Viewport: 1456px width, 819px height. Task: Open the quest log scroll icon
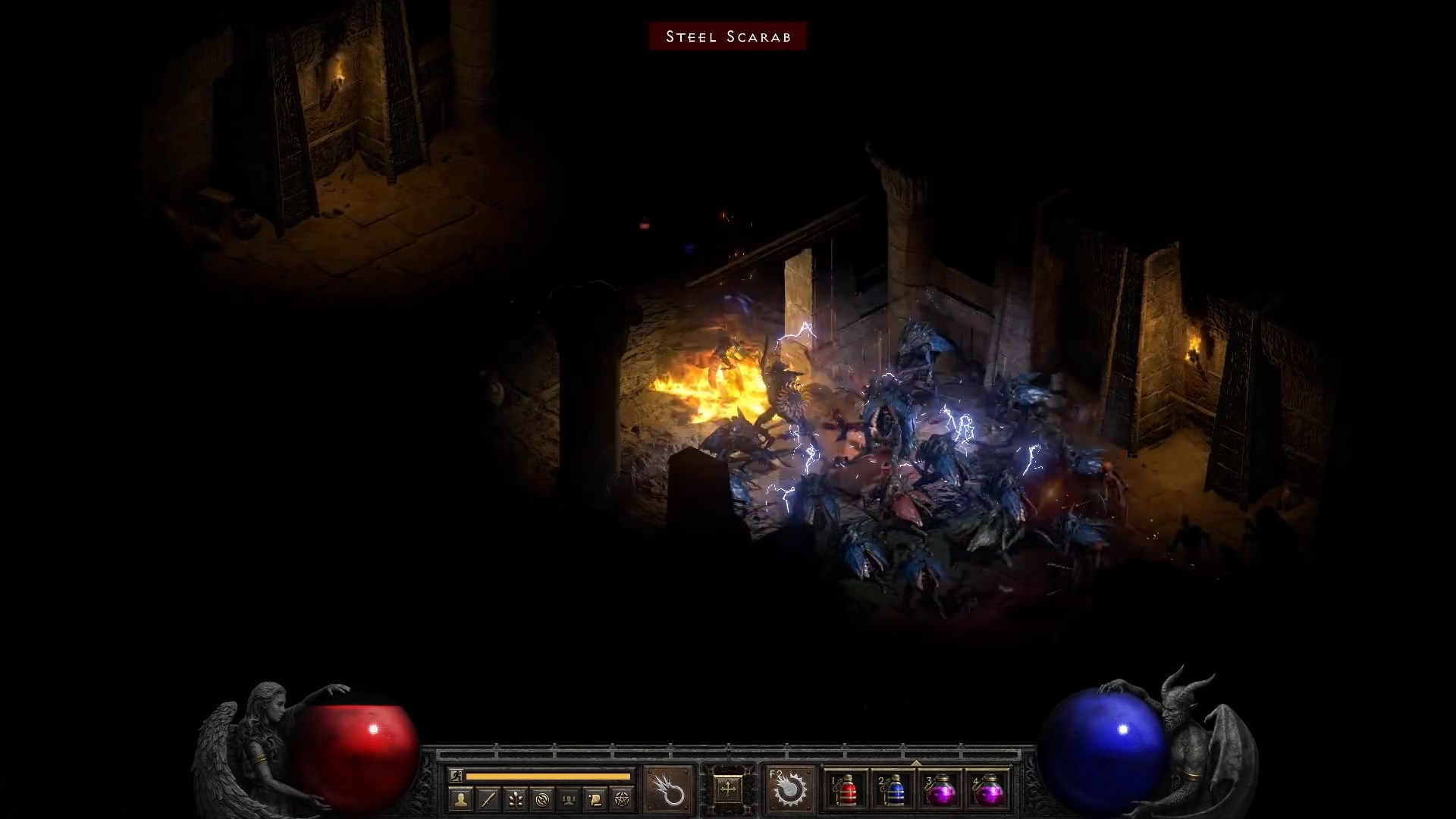tap(595, 799)
